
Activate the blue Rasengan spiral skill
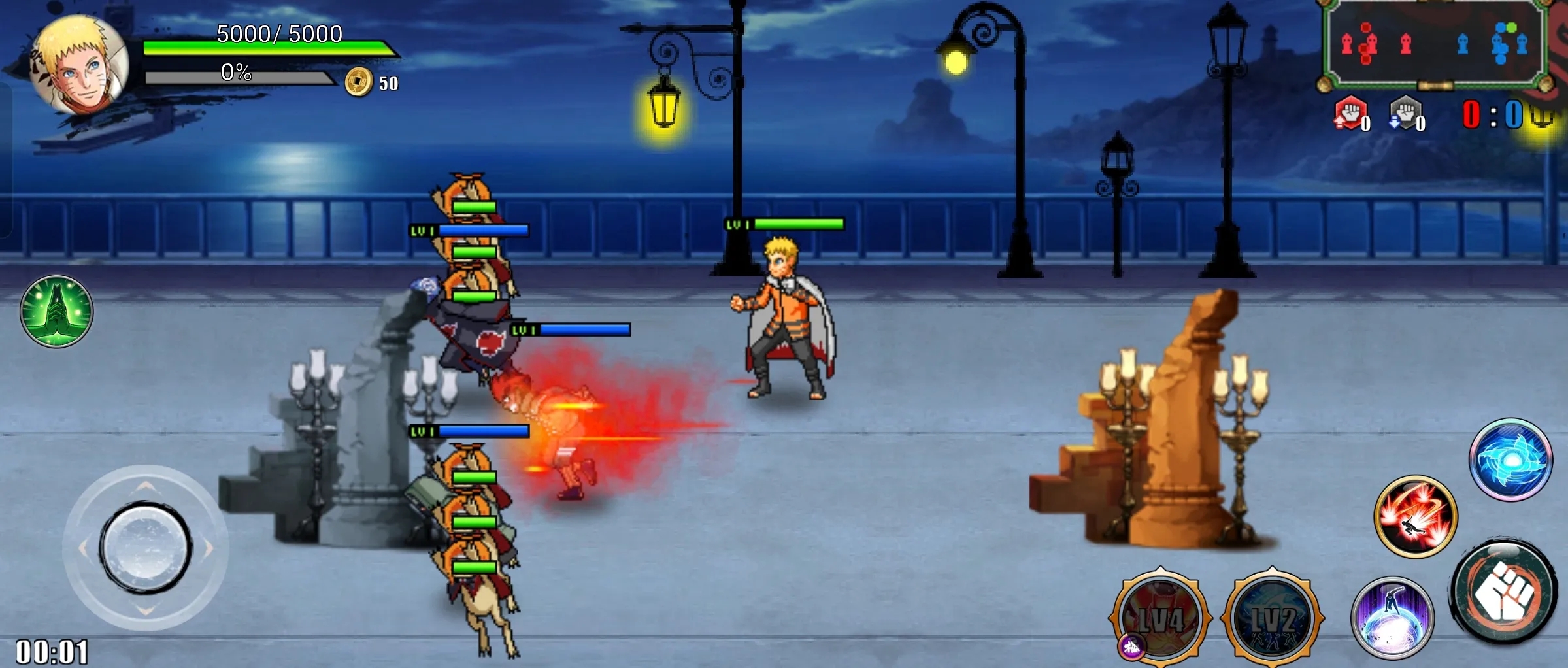(x=1510, y=459)
